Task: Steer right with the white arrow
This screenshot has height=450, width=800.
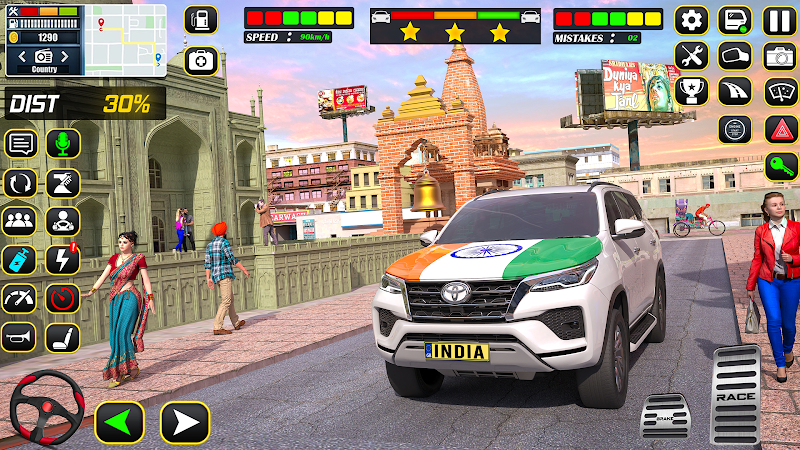Action: pyautogui.click(x=185, y=422)
